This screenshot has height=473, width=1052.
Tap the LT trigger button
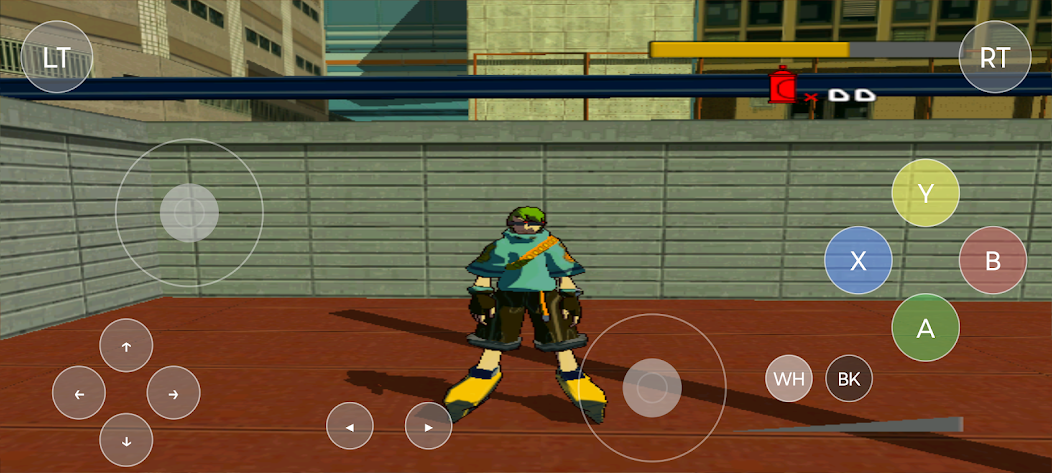(57, 57)
